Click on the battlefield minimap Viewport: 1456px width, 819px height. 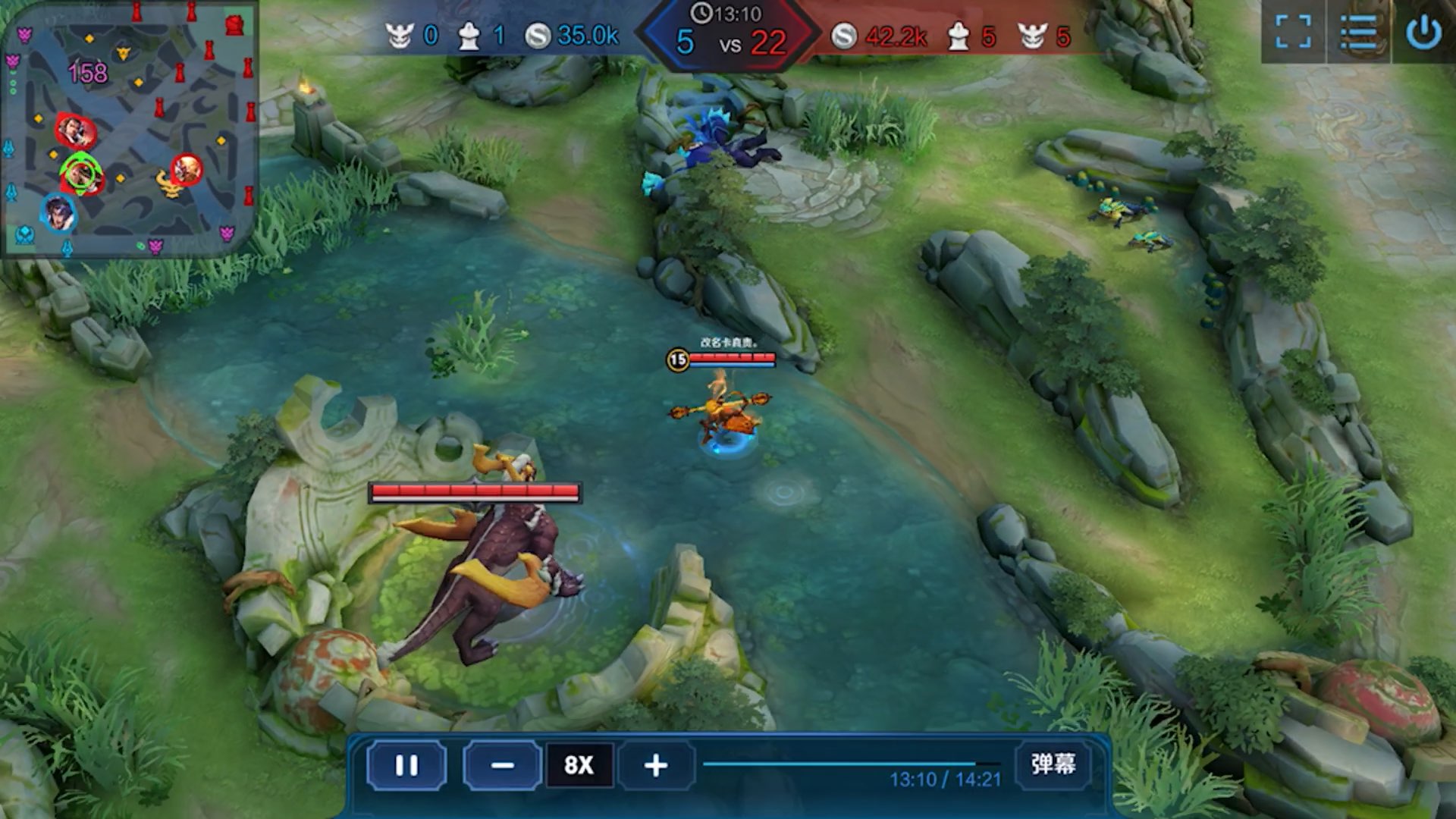tap(129, 129)
